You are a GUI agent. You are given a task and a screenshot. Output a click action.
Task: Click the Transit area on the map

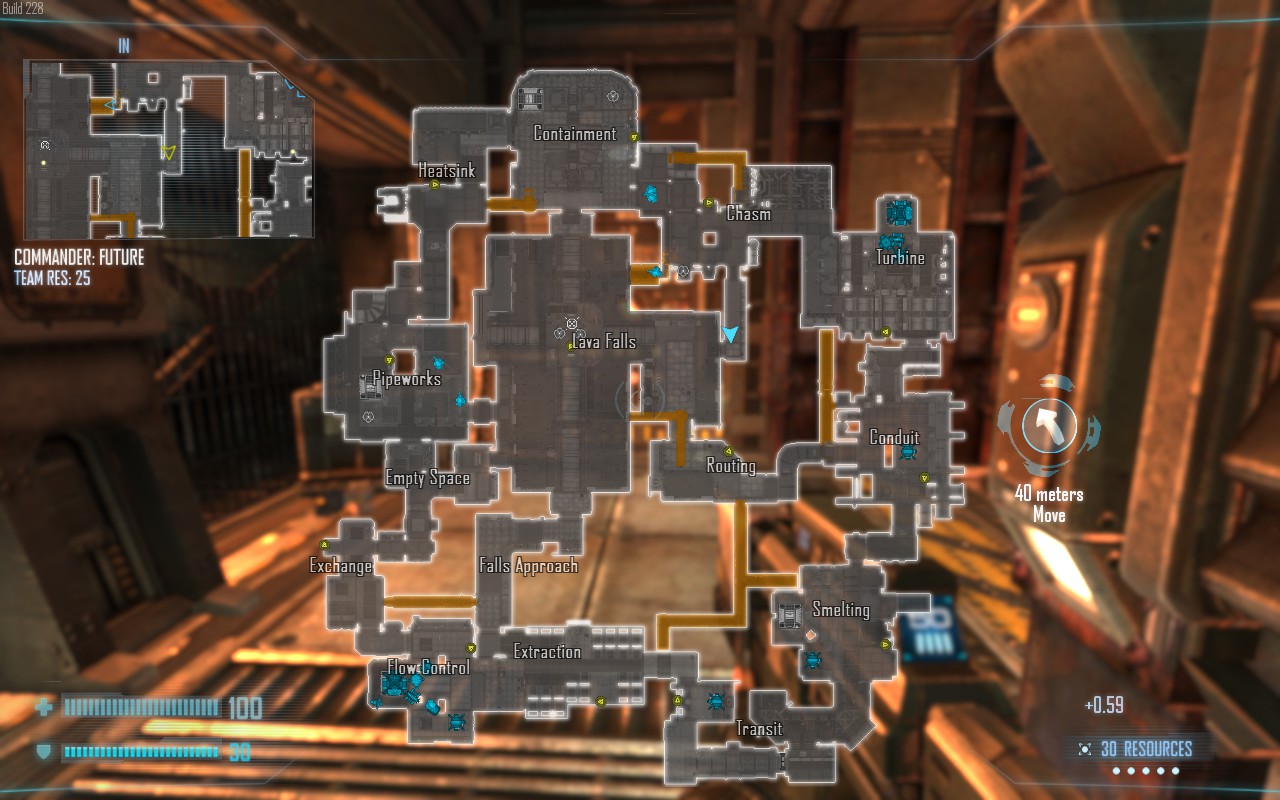[x=759, y=729]
